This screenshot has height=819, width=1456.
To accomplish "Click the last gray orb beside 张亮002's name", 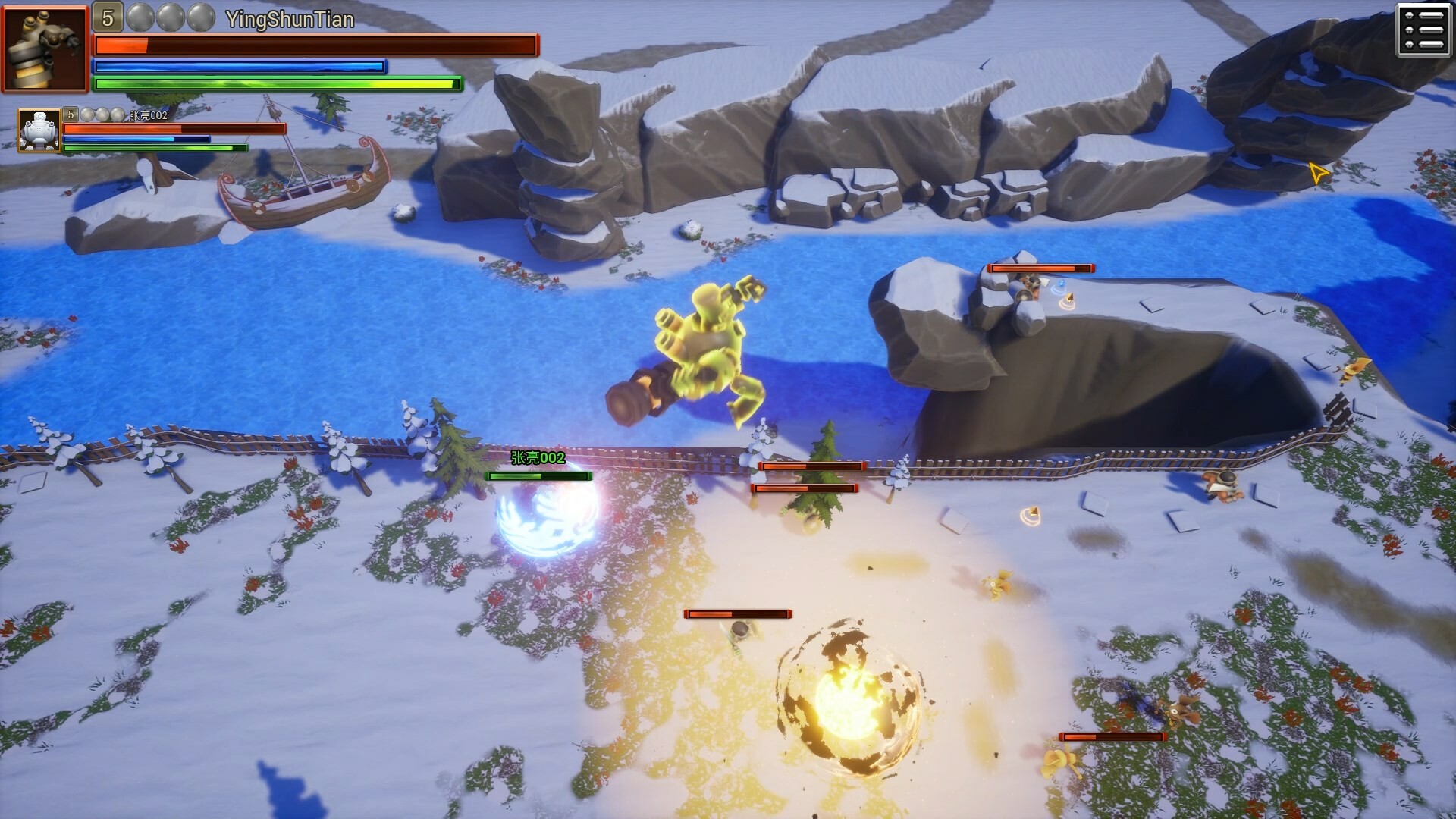I will tap(116, 115).
